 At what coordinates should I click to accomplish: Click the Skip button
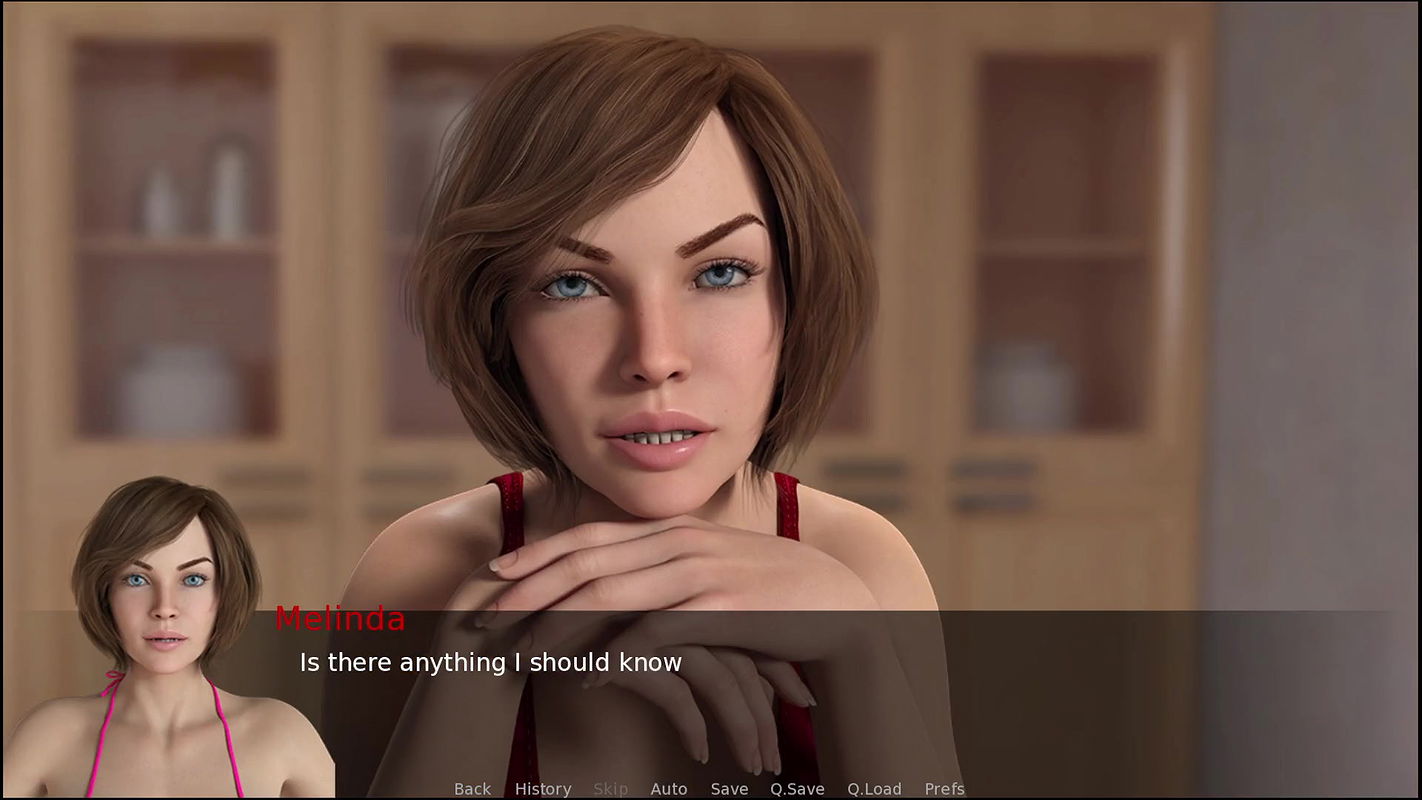click(x=610, y=789)
